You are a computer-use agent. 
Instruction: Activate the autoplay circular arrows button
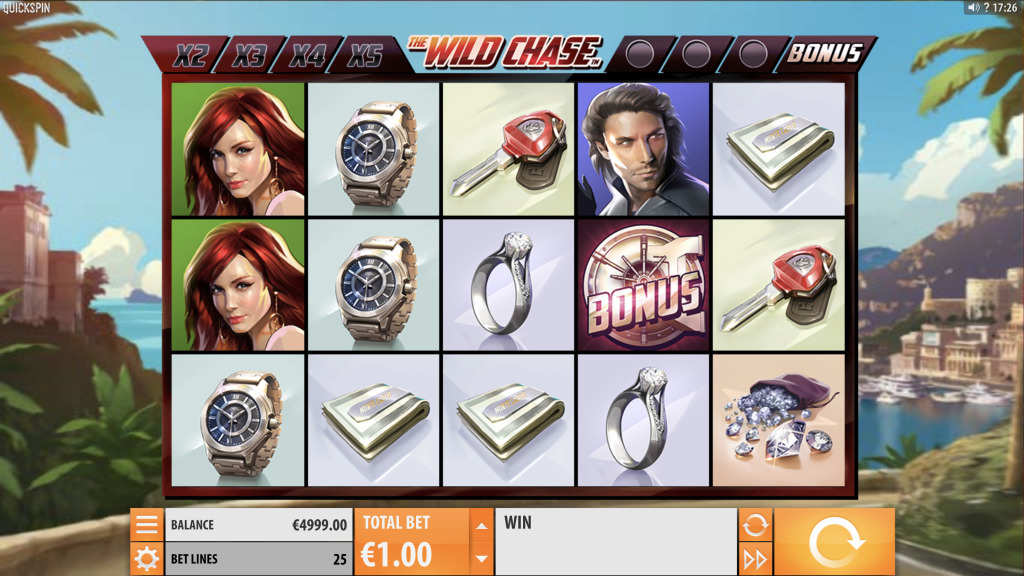755,524
